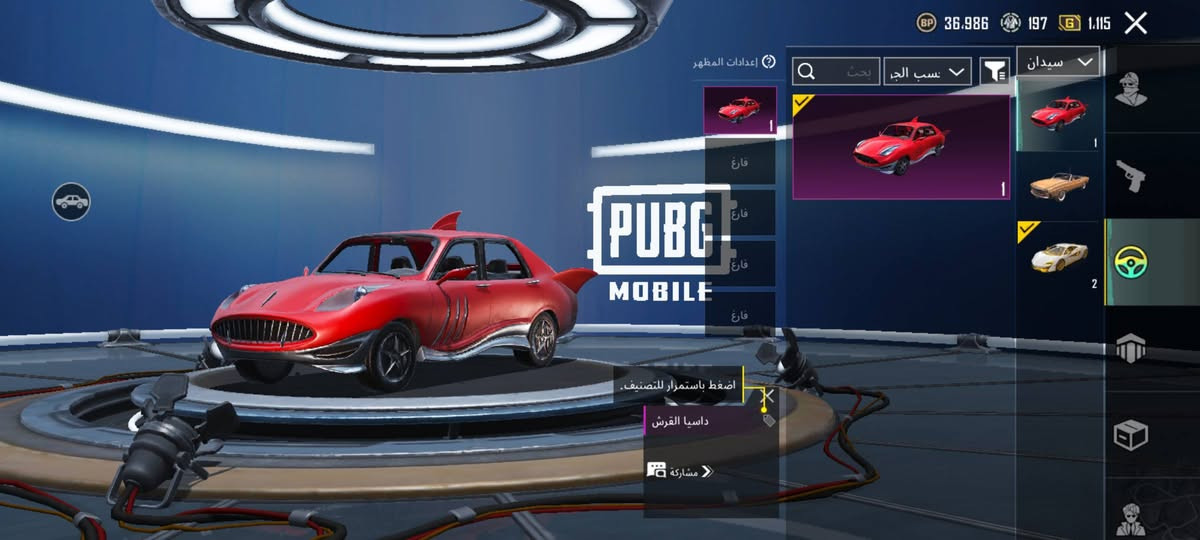Toggle the car view icon button
Viewport: 1200px width, 540px height.
coord(72,202)
